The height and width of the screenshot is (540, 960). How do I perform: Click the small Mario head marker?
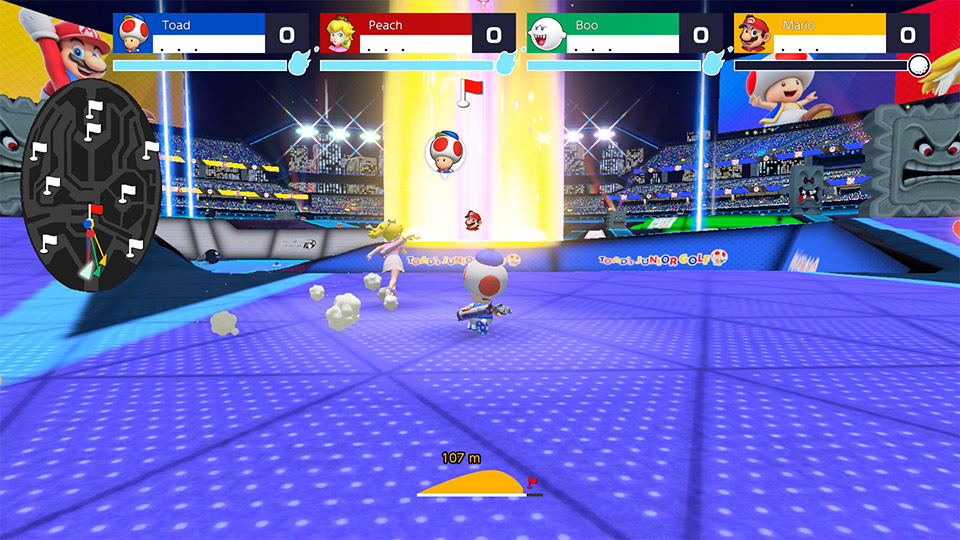(472, 219)
